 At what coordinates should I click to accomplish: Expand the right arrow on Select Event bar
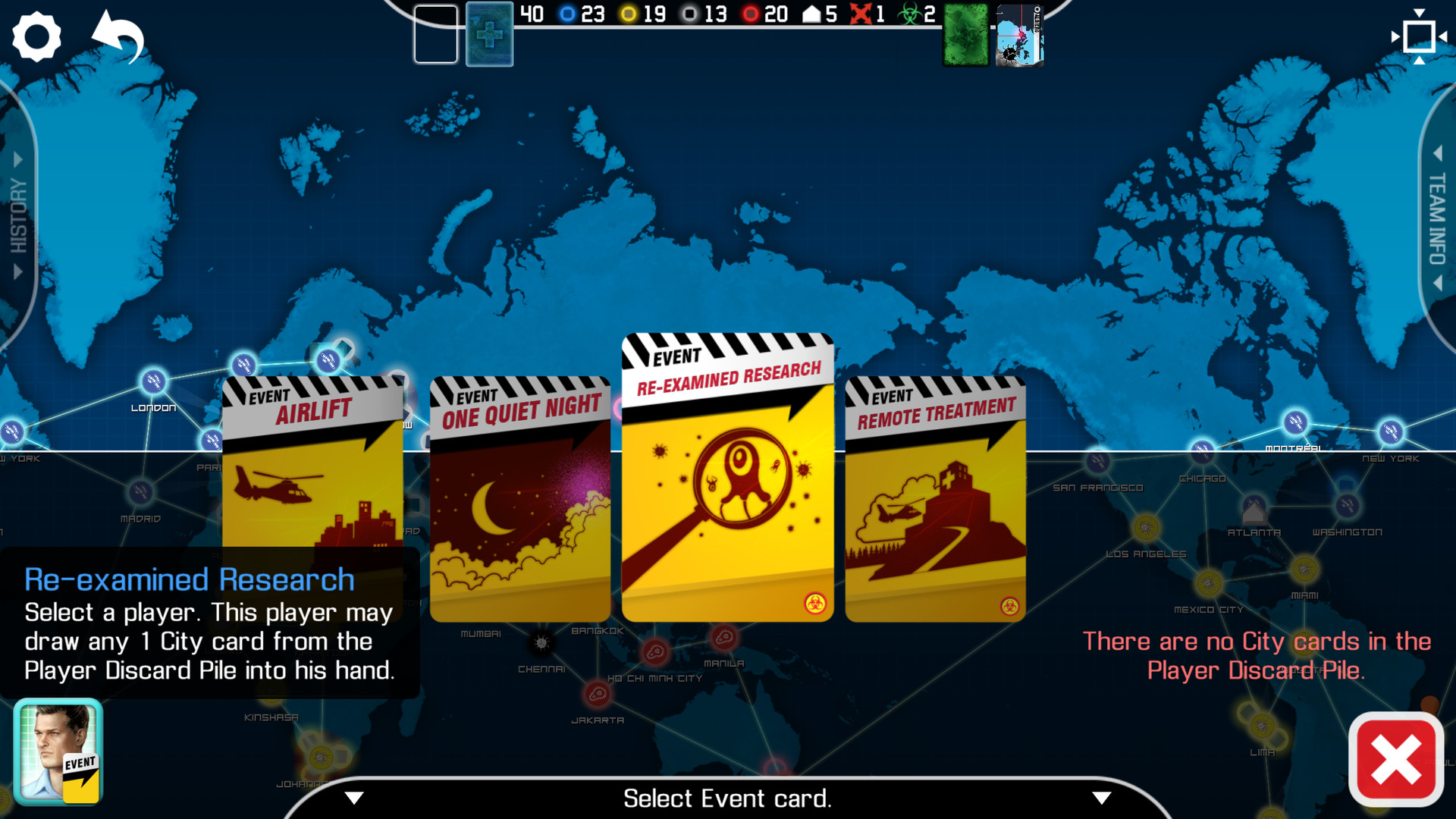pyautogui.click(x=1101, y=798)
